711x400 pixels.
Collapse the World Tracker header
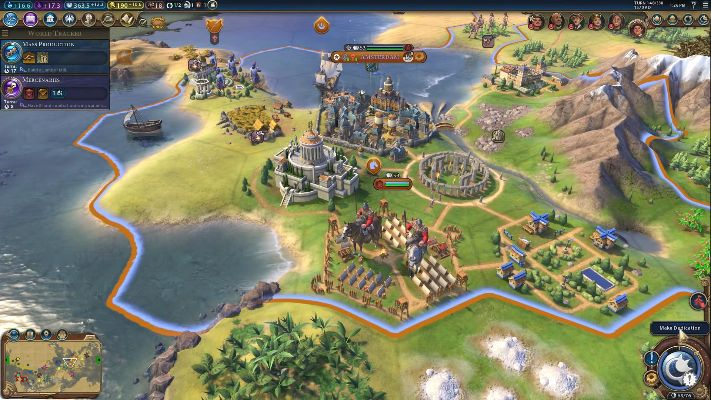[55, 34]
